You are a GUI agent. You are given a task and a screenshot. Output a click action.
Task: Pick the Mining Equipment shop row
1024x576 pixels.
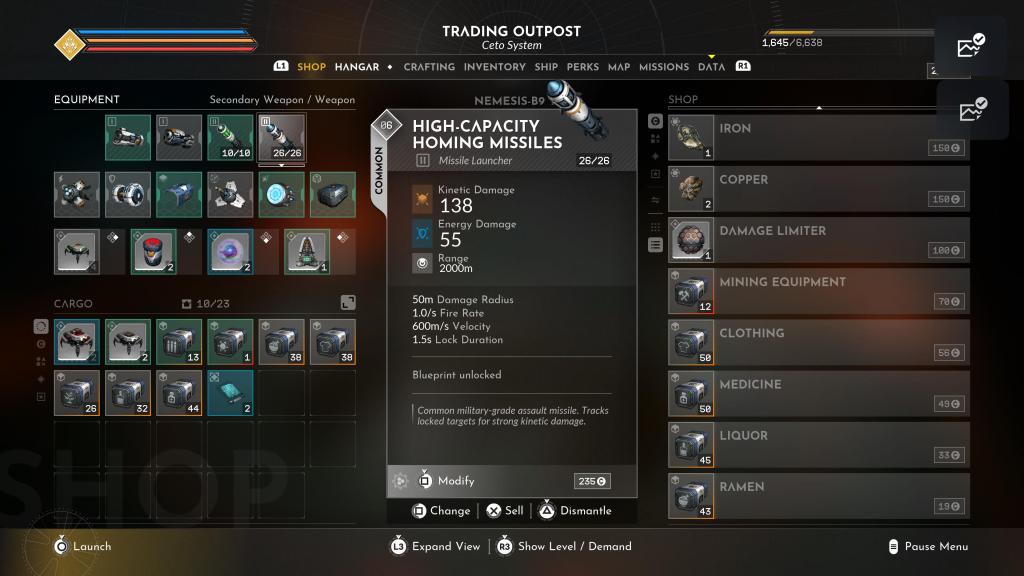coord(818,291)
